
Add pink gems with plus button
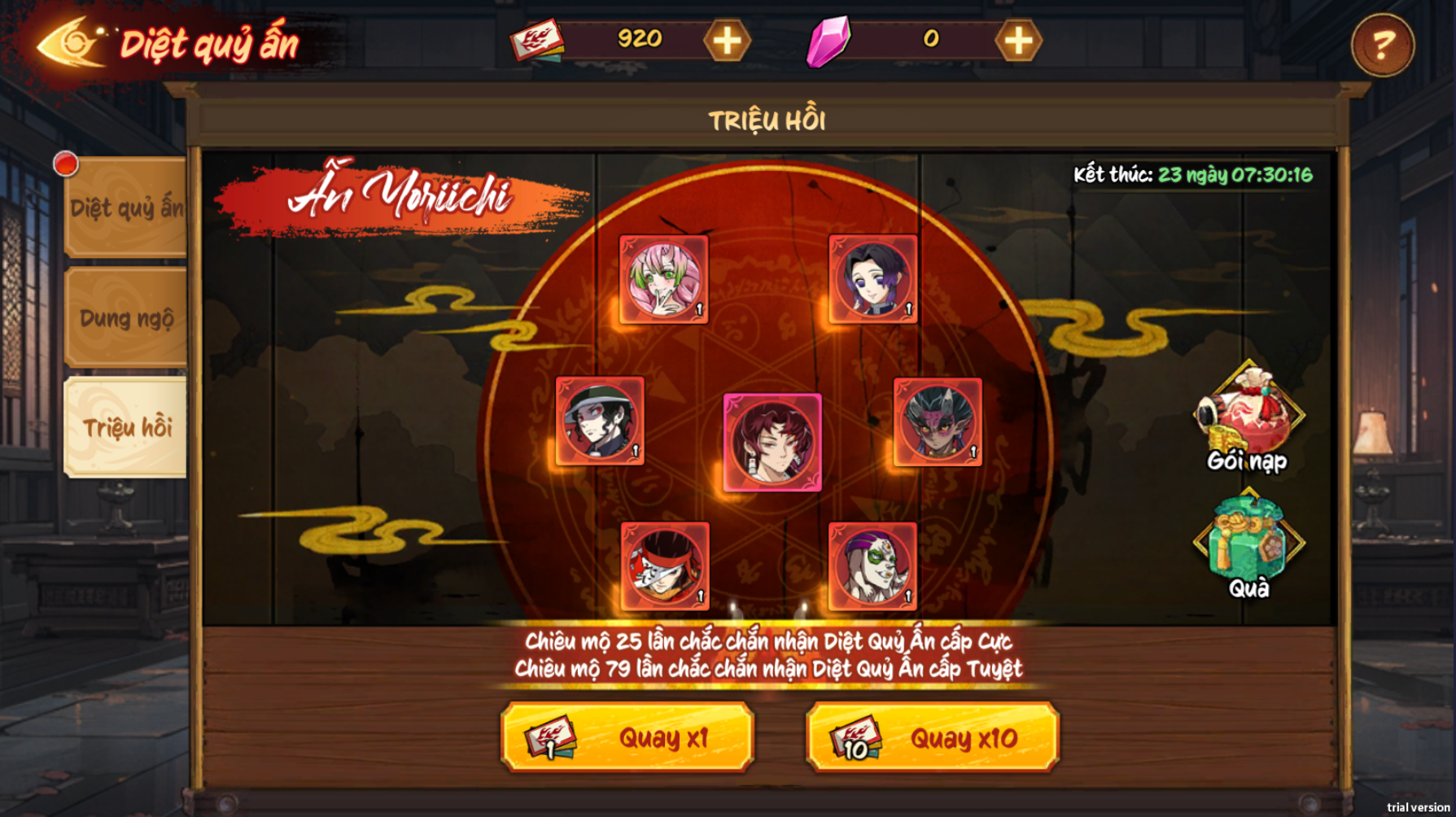click(x=1017, y=41)
